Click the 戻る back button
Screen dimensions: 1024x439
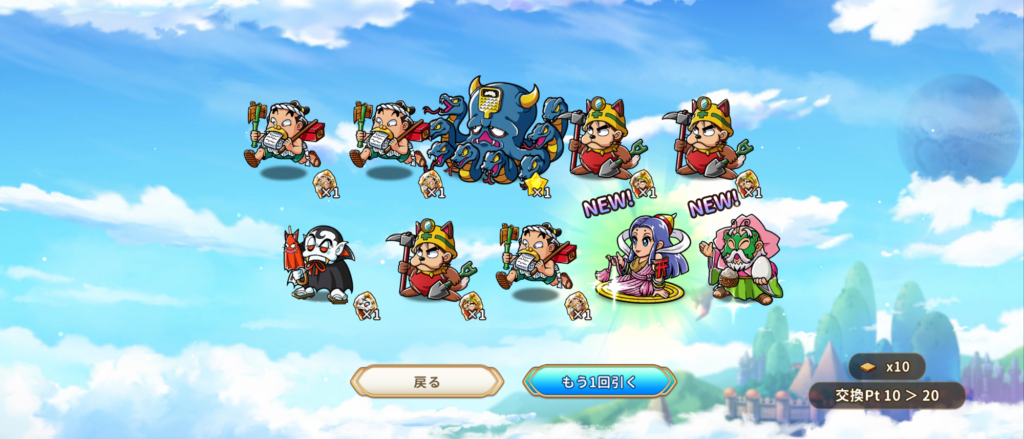click(427, 381)
